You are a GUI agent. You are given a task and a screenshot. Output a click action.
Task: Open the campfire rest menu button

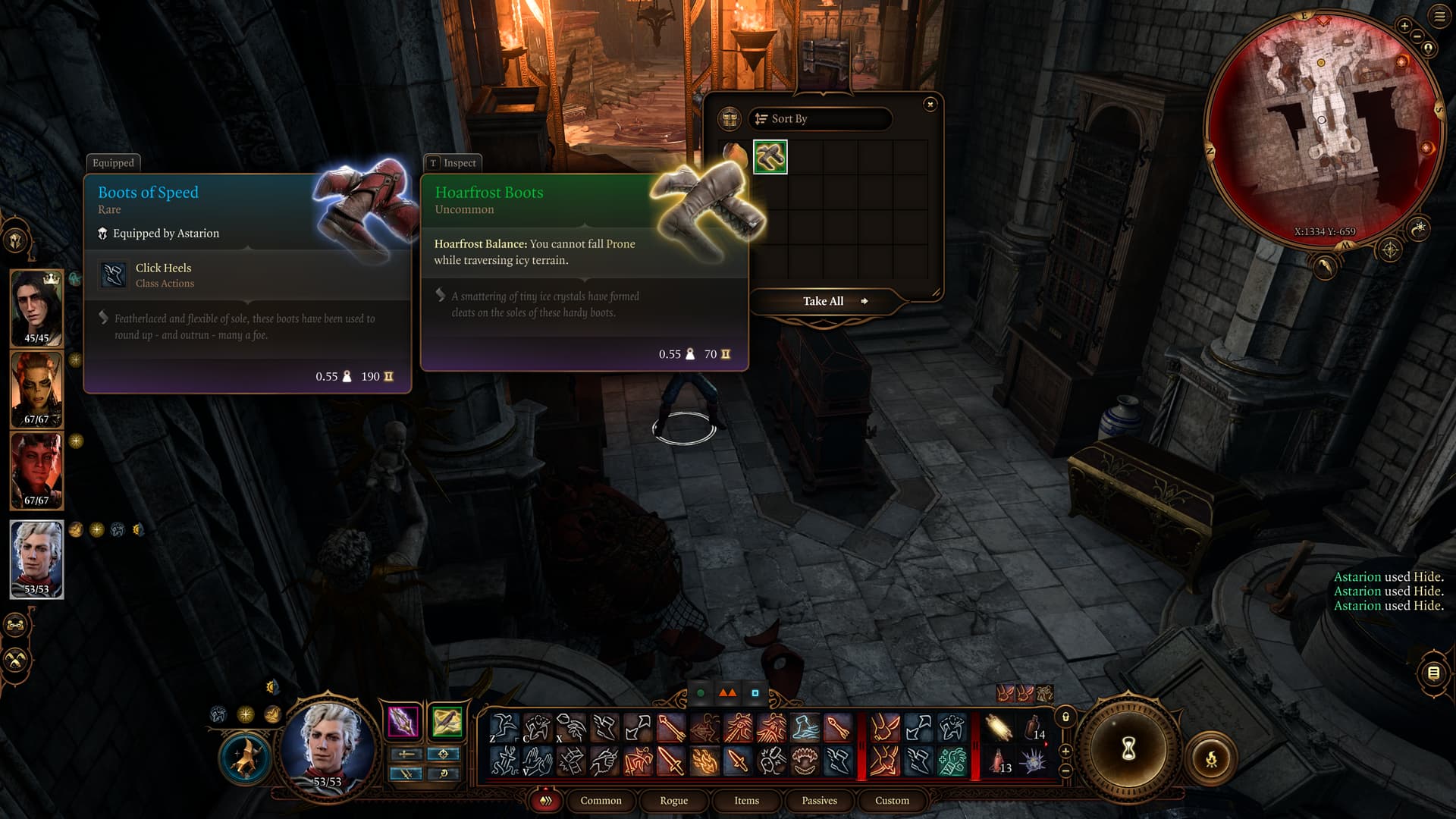point(1211,758)
